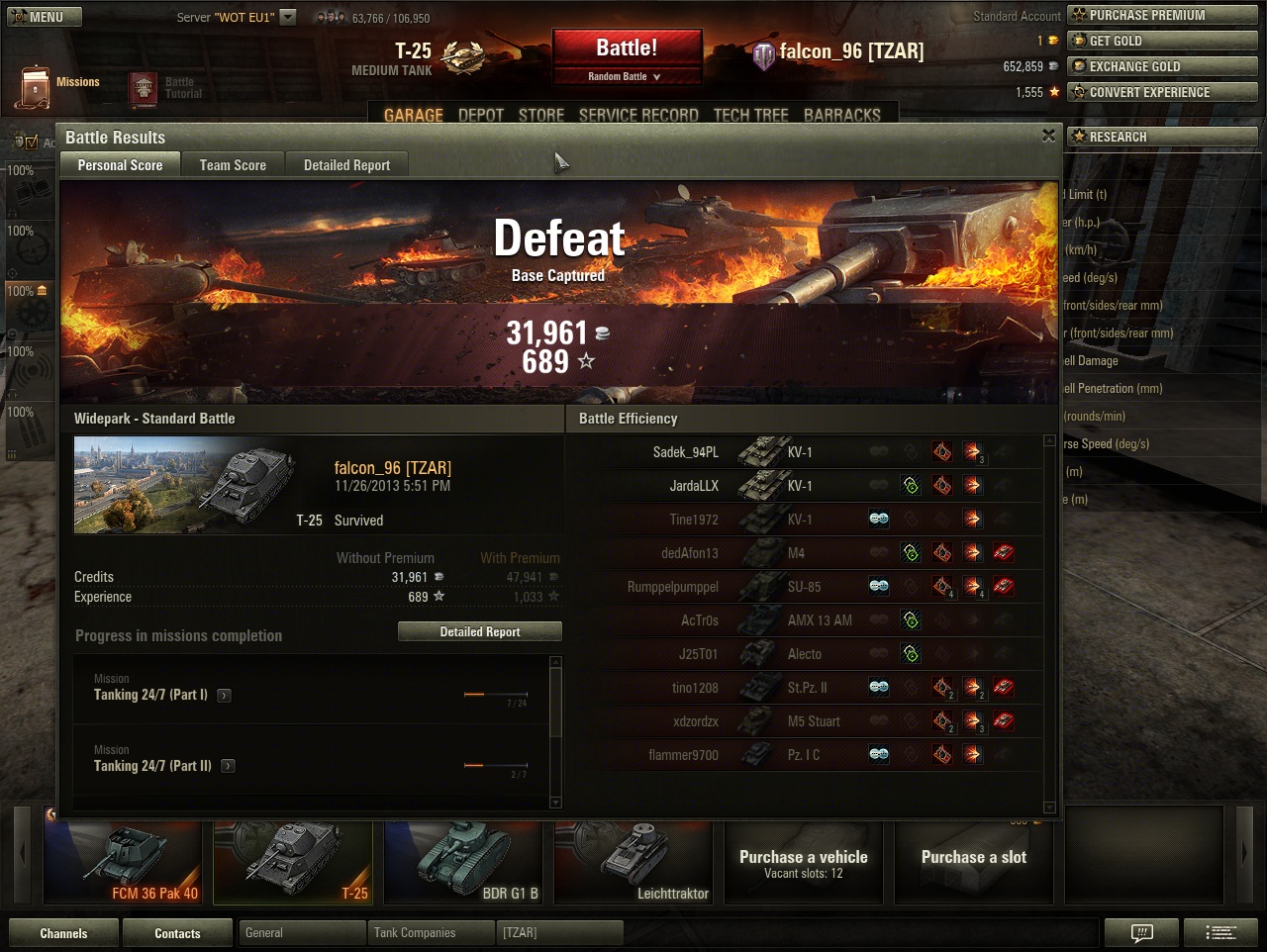Screen dimensions: 1267x952
Task: Click GET GOLD
Action: click(1162, 41)
